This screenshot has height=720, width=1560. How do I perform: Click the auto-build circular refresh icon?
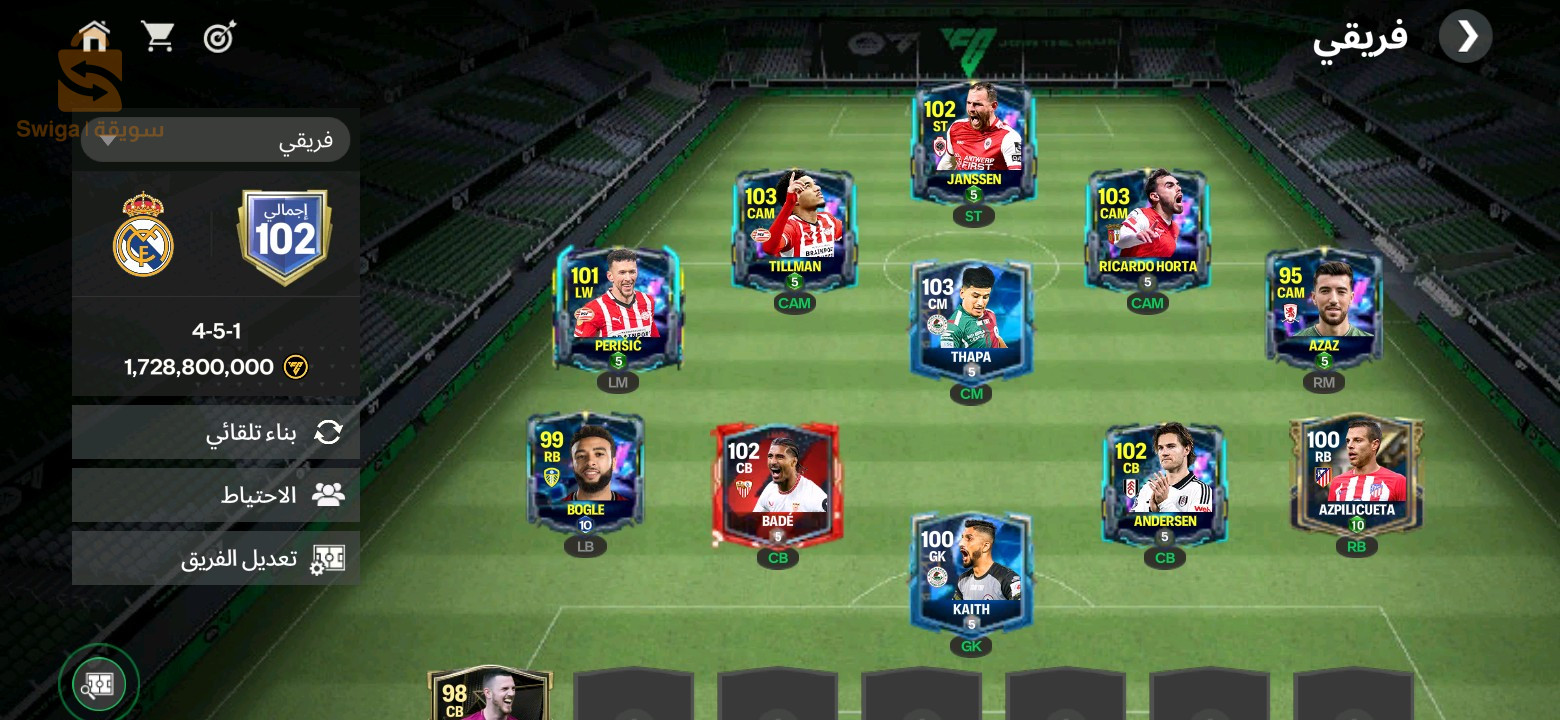[x=328, y=432]
